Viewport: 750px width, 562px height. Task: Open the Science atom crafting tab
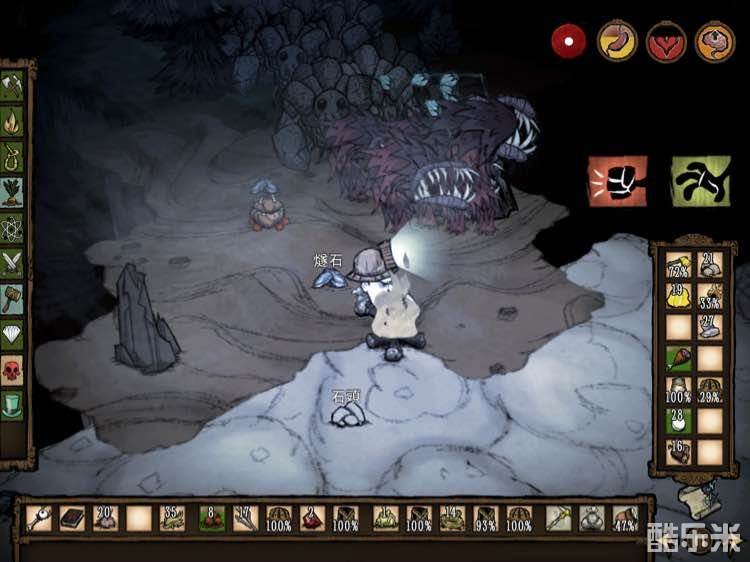tap(13, 227)
